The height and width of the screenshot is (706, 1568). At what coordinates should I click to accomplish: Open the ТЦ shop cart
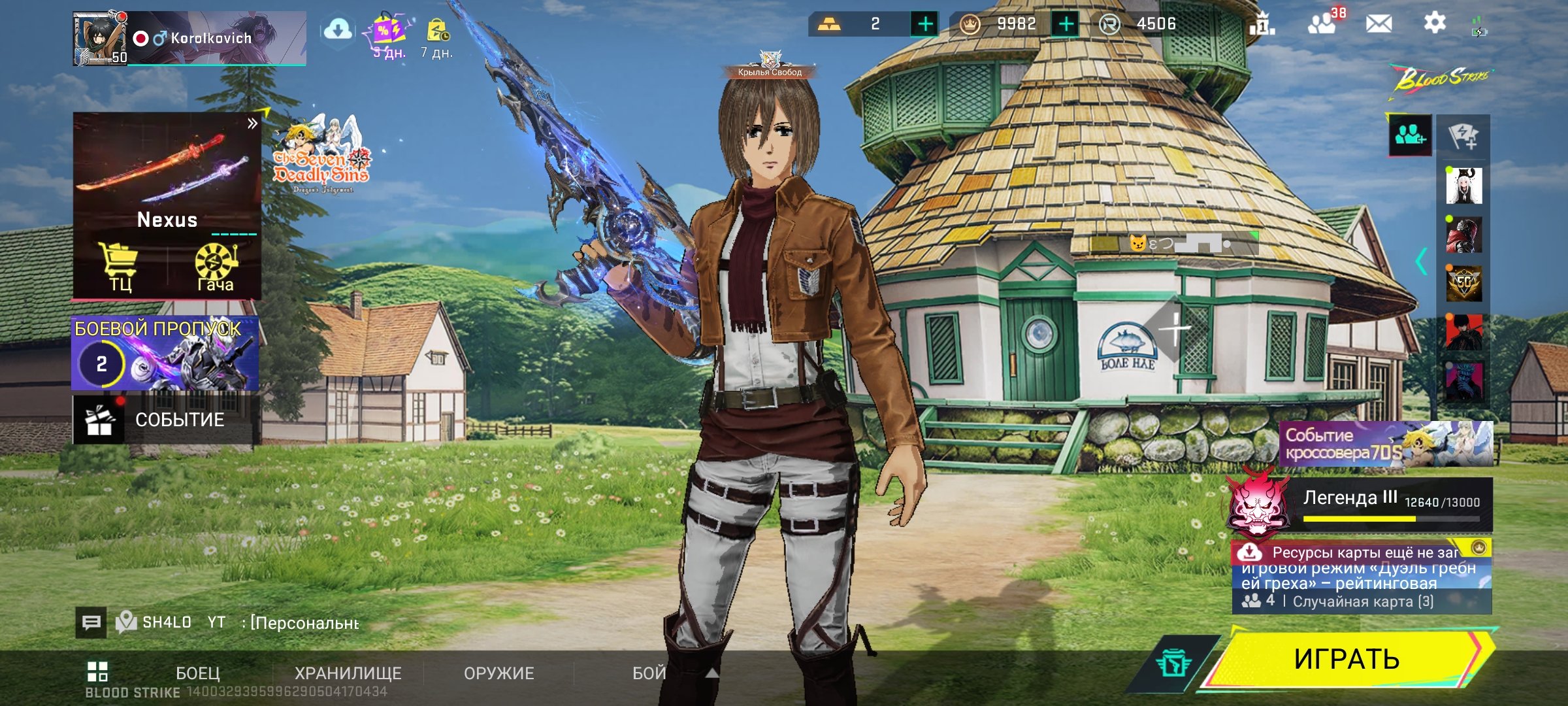coord(120,267)
